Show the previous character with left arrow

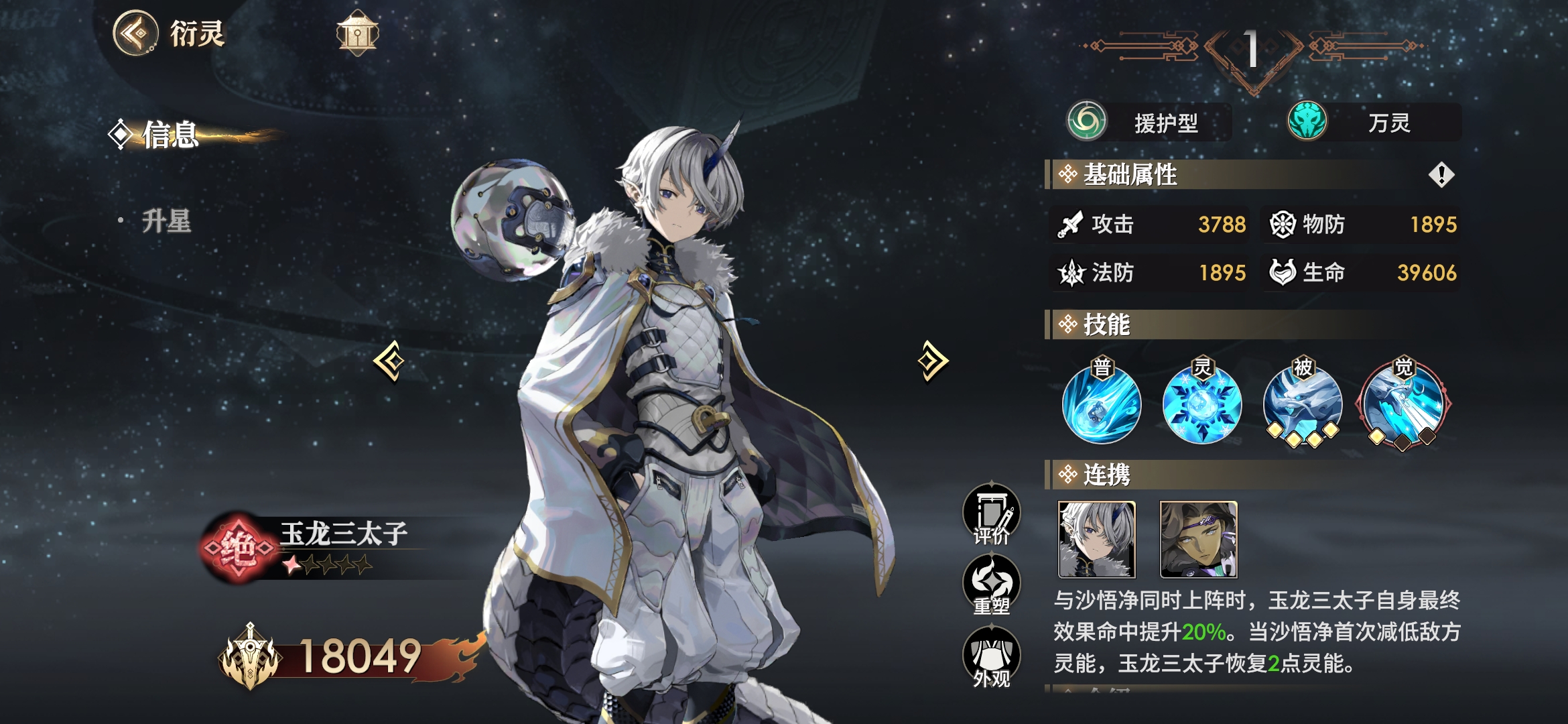(x=390, y=361)
